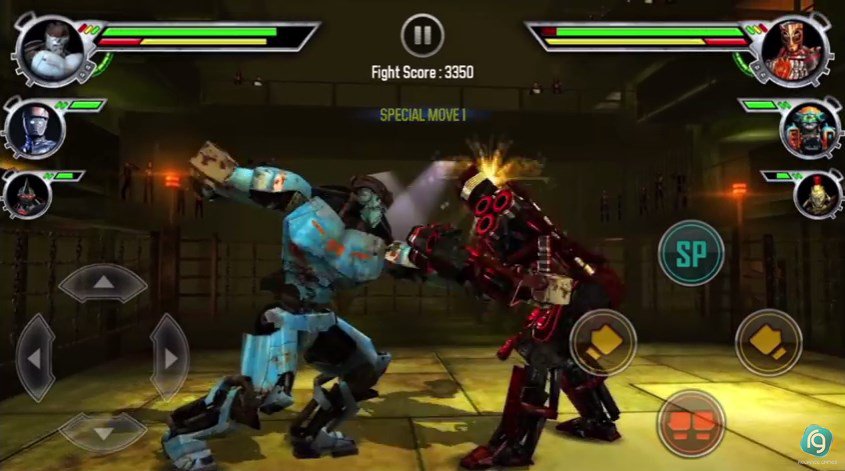Image resolution: width=845 pixels, height=471 pixels.
Task: Throw a punch with the left-facing yellow fist
Action: (x=603, y=343)
